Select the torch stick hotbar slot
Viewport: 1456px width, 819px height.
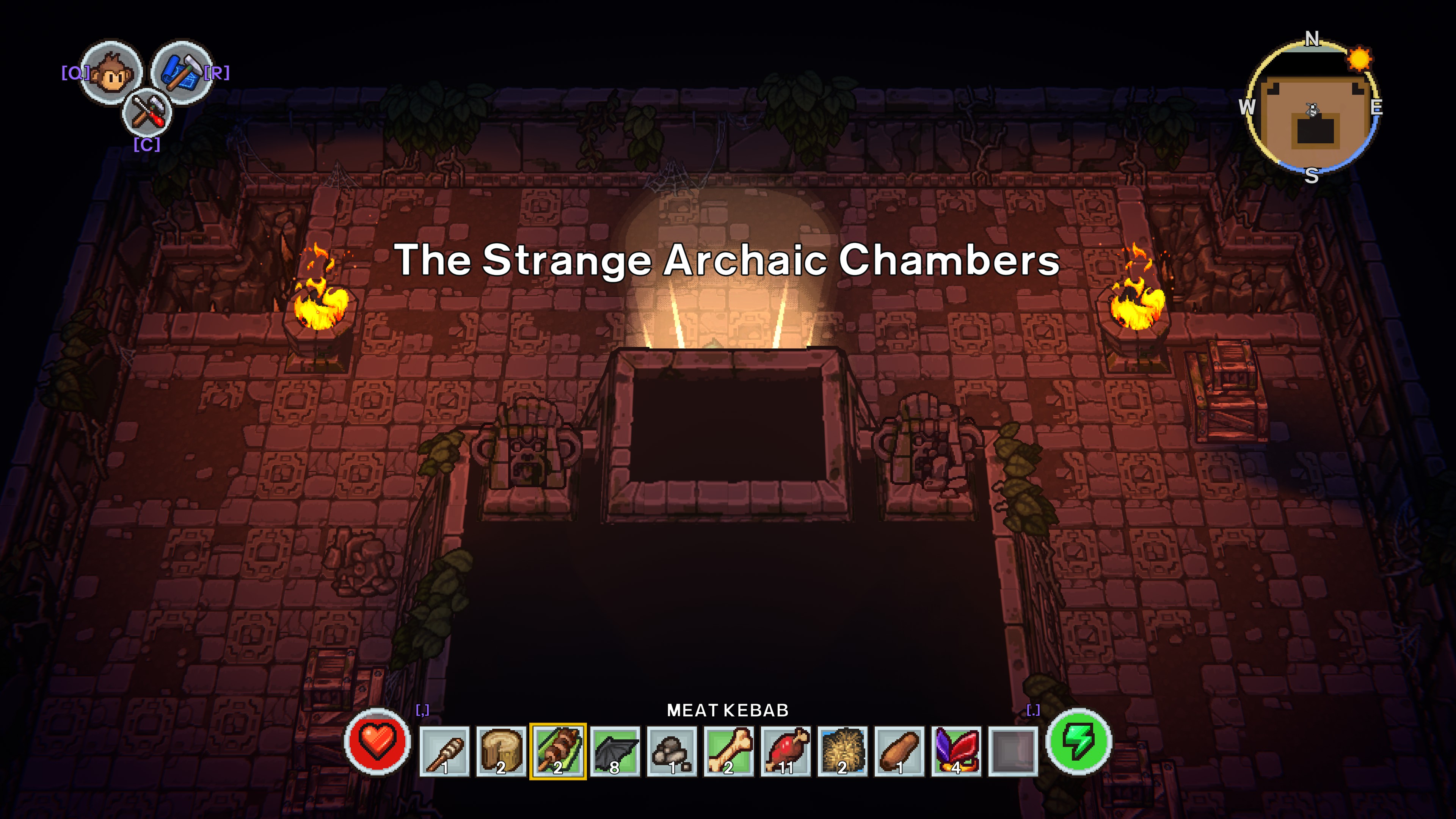click(444, 751)
